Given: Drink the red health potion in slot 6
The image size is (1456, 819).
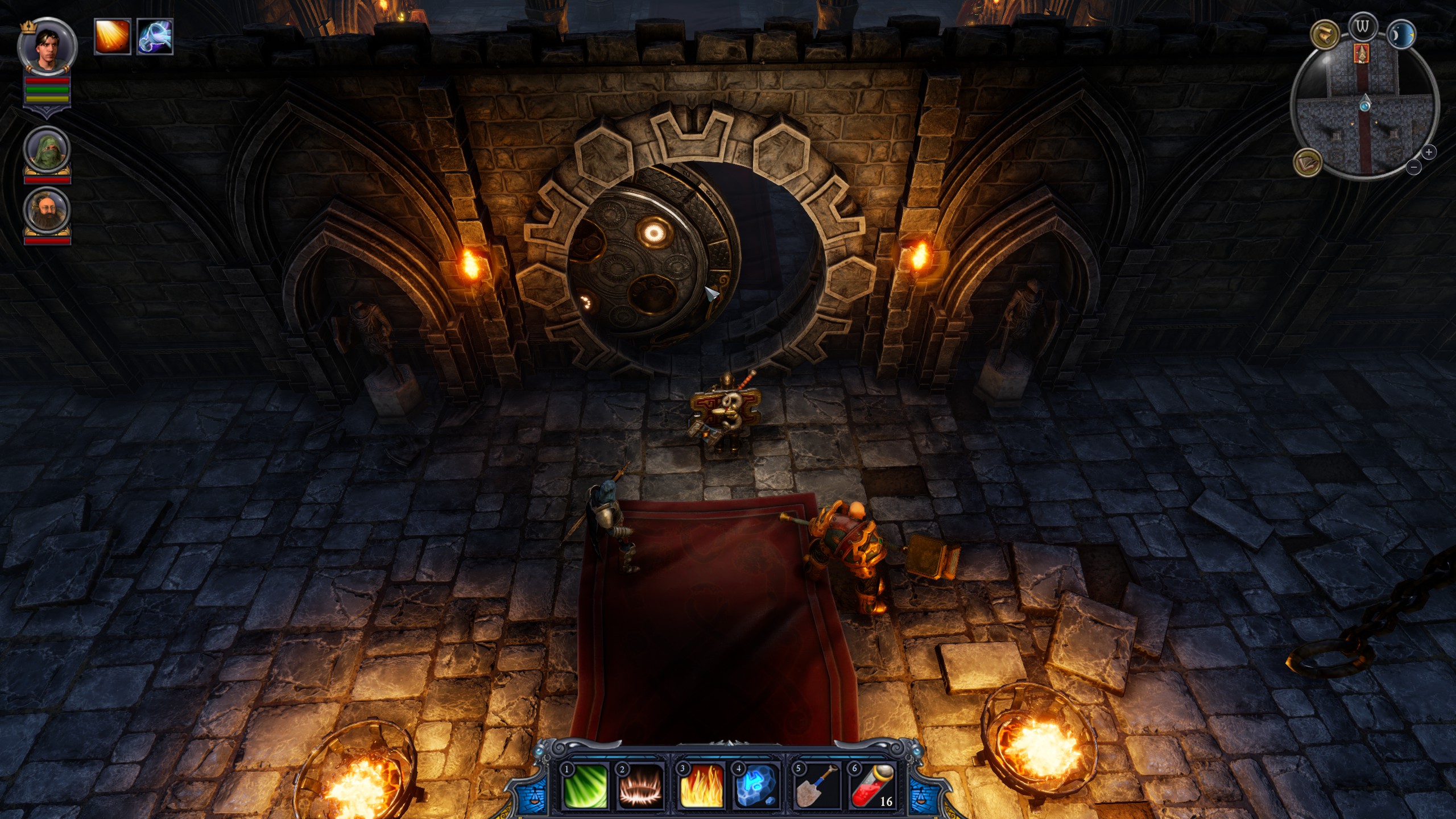Looking at the screenshot, I should 873,786.
